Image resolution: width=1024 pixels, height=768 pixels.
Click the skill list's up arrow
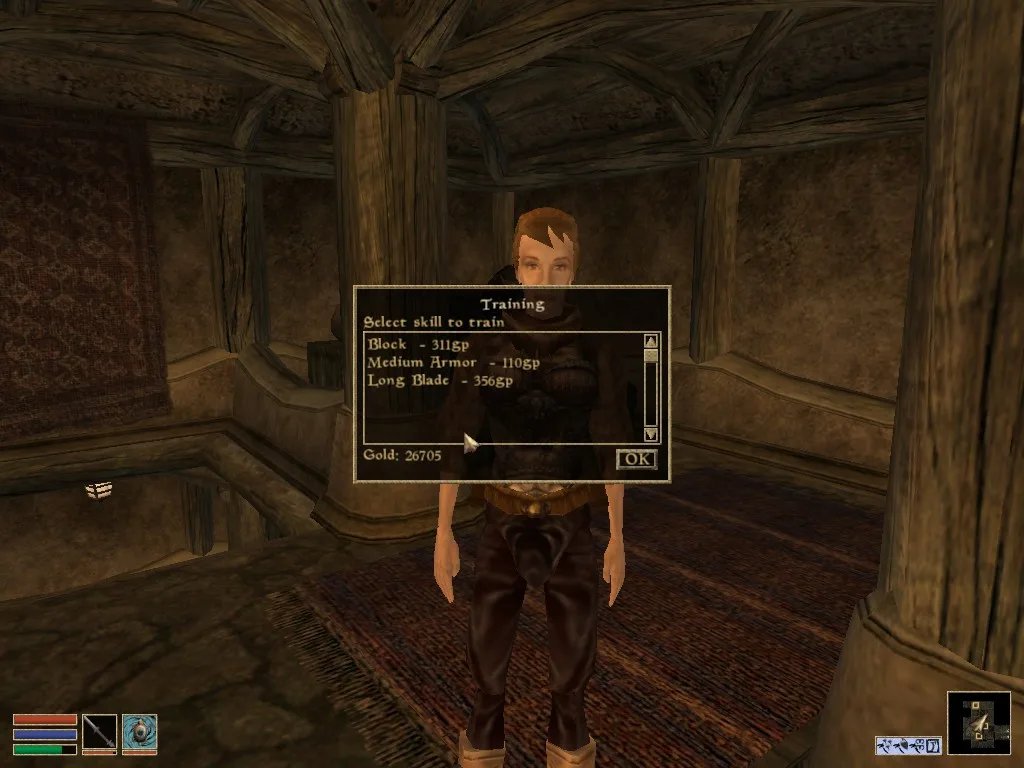tap(651, 341)
